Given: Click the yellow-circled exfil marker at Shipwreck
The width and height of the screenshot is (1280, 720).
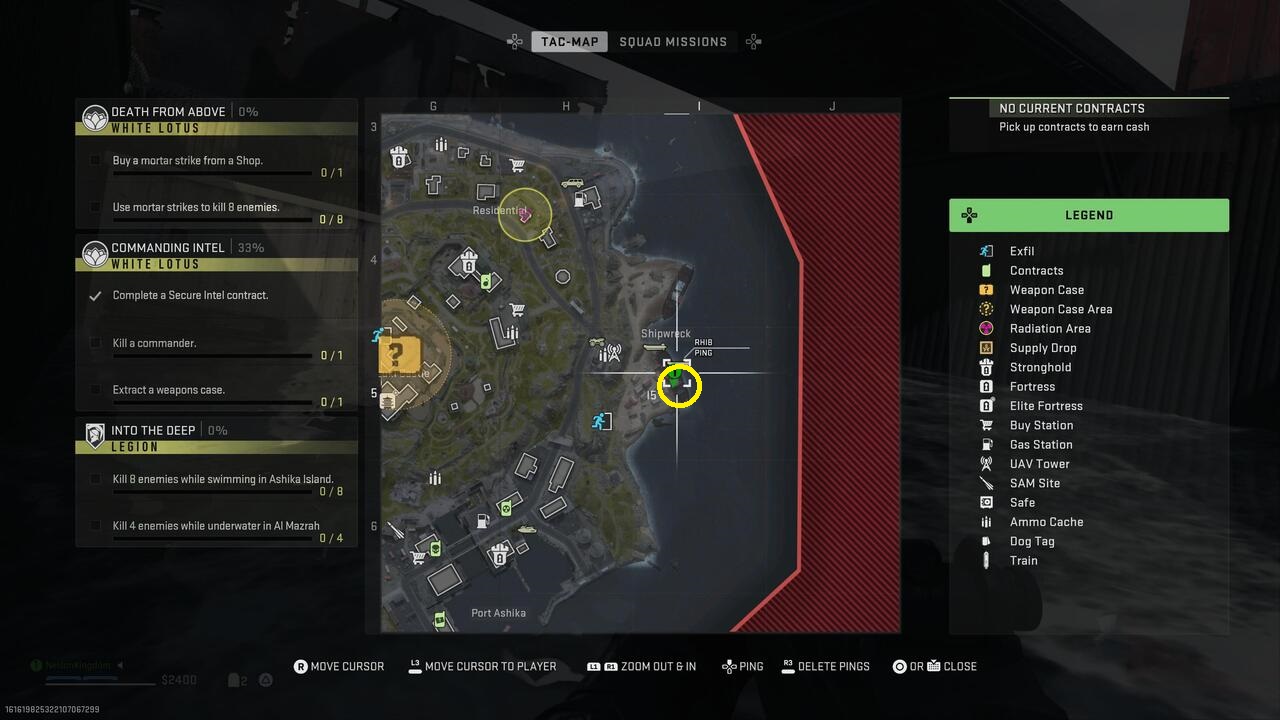Looking at the screenshot, I should click(x=678, y=386).
